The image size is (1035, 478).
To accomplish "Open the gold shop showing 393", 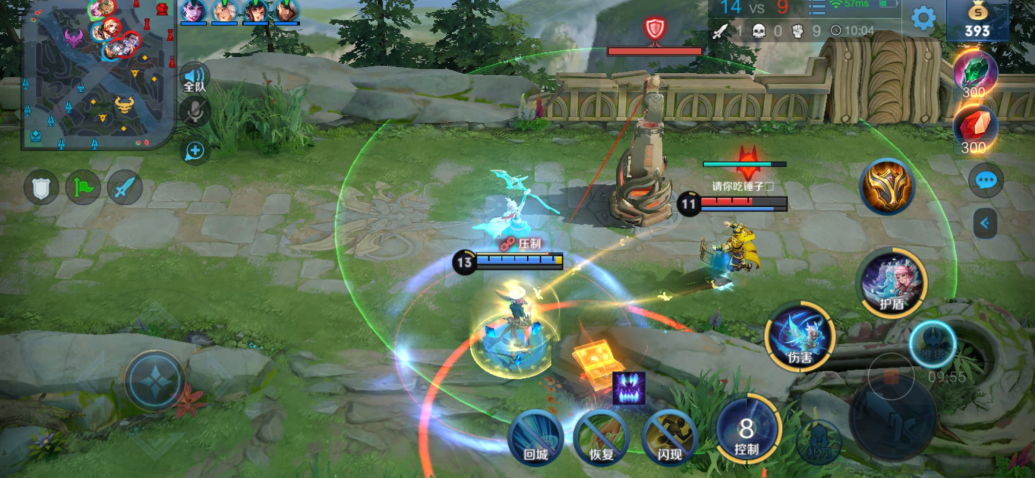I will coord(977,21).
